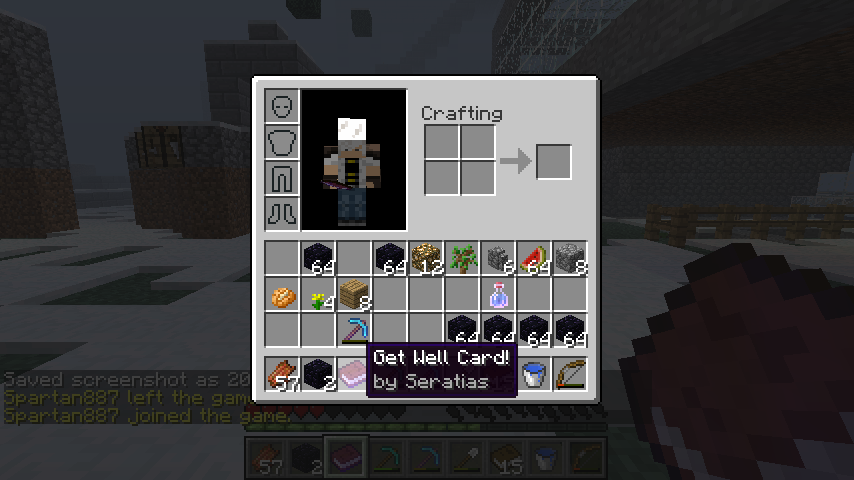
Task: Select the tree sapling slot
Action: point(462,259)
